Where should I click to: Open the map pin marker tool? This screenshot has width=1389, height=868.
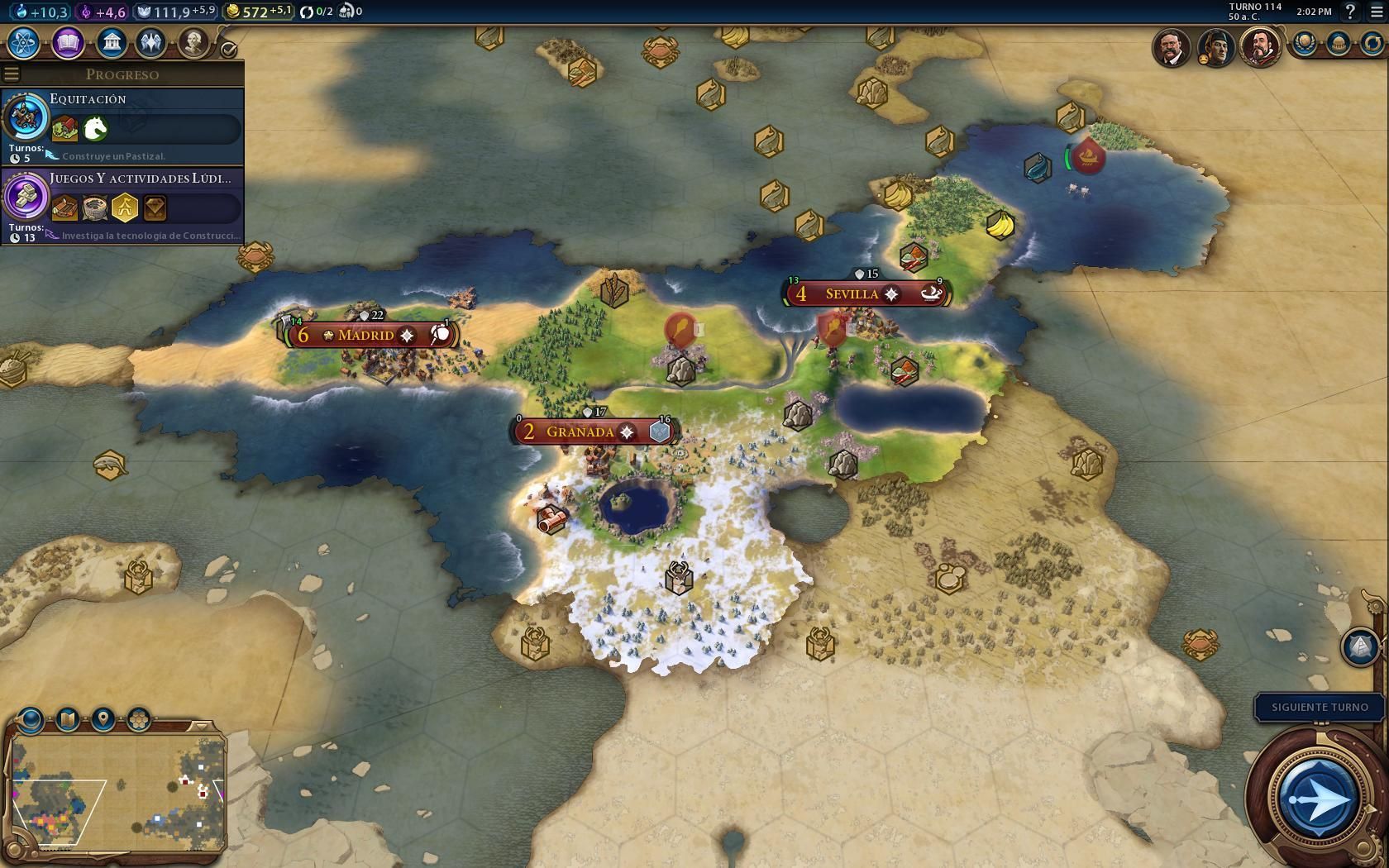click(x=103, y=718)
